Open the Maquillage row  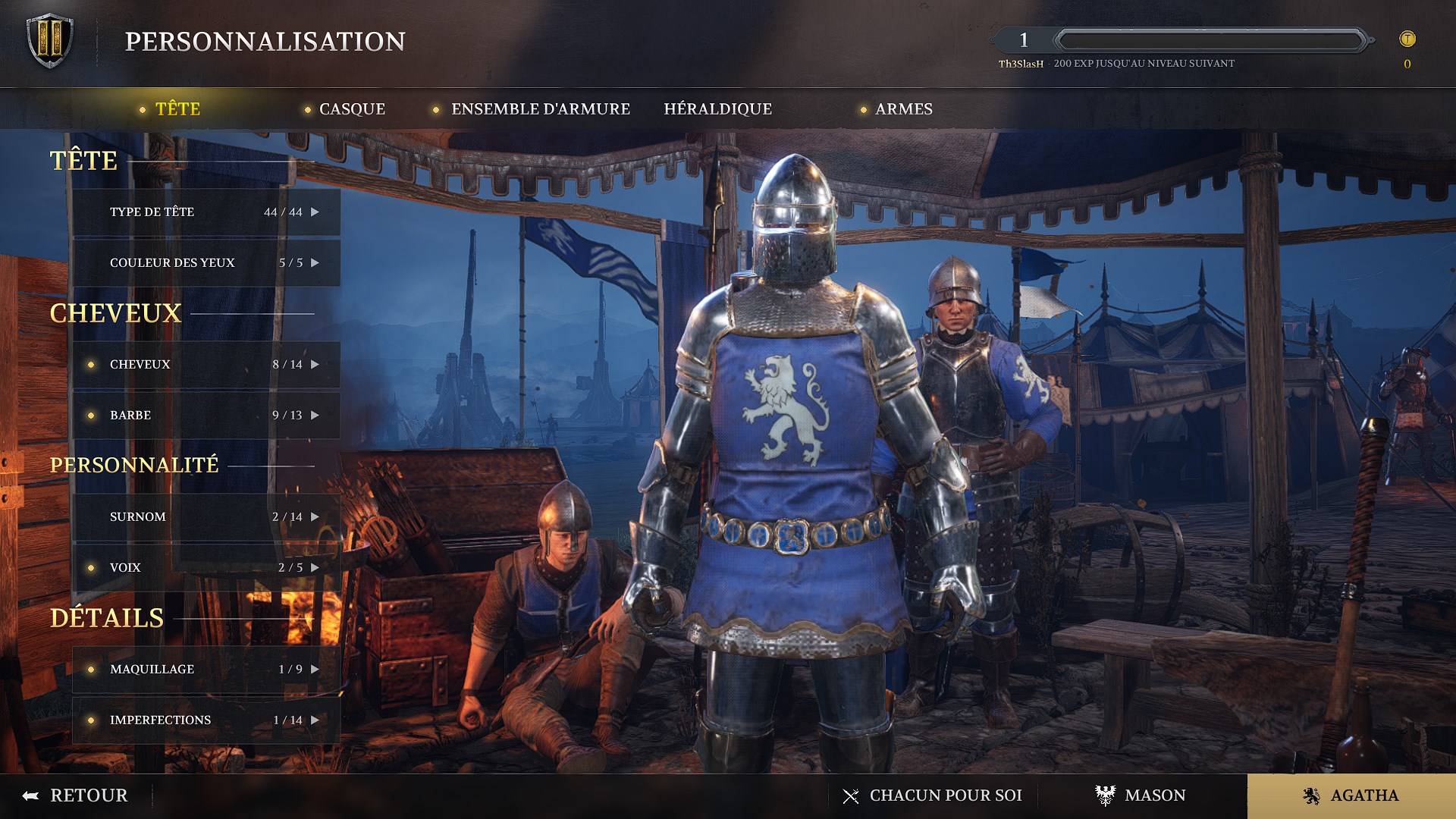click(206, 670)
